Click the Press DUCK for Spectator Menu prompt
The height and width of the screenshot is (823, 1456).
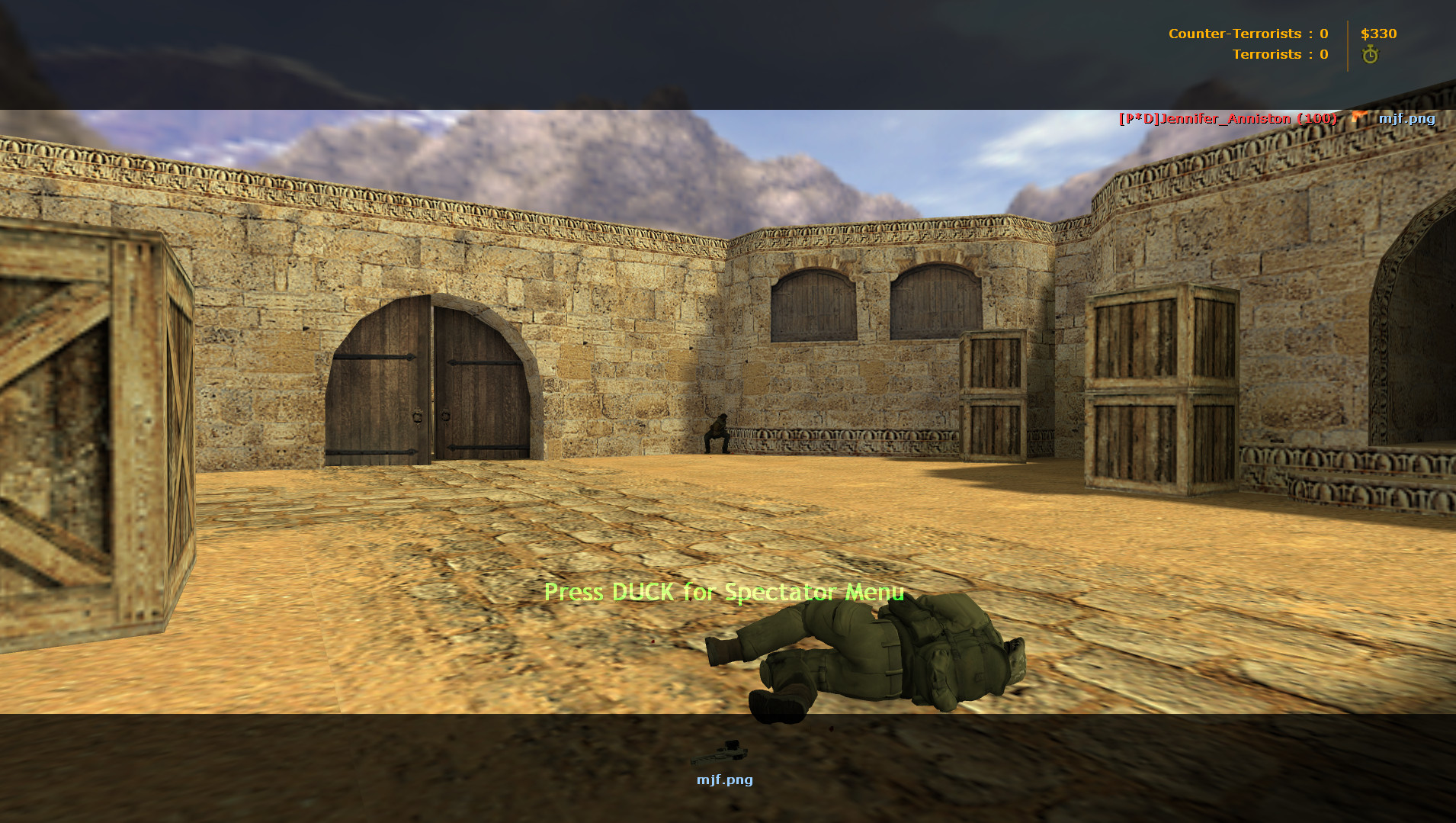tap(723, 592)
